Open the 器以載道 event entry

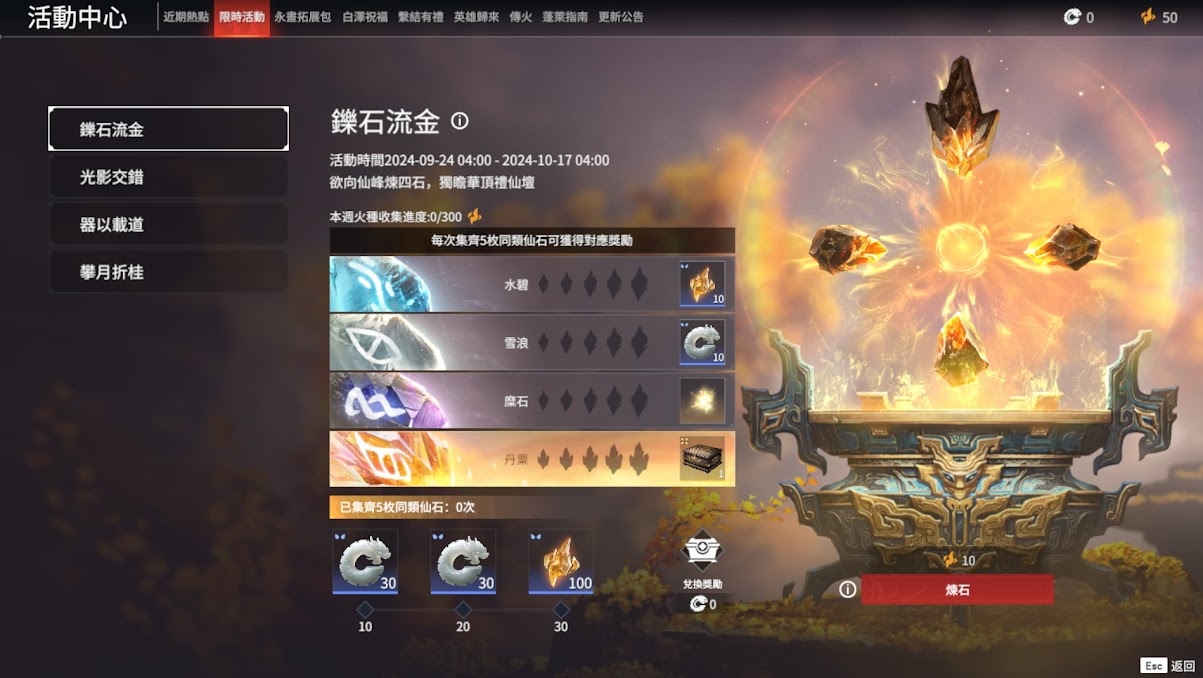pyautogui.click(x=168, y=225)
